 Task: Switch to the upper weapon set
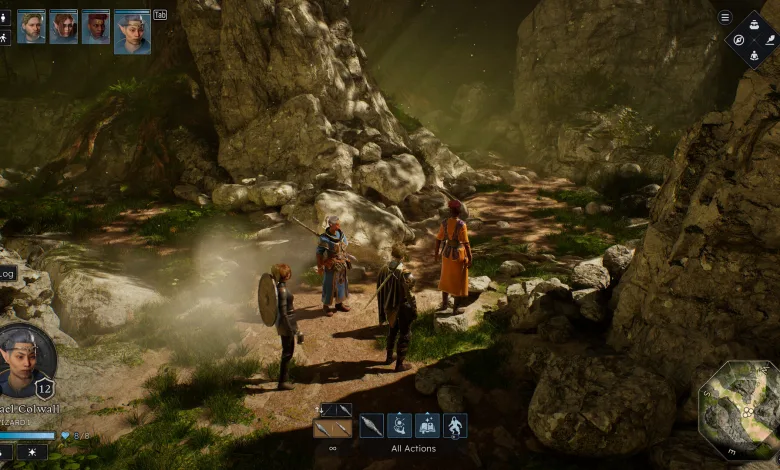pyautogui.click(x=336, y=410)
